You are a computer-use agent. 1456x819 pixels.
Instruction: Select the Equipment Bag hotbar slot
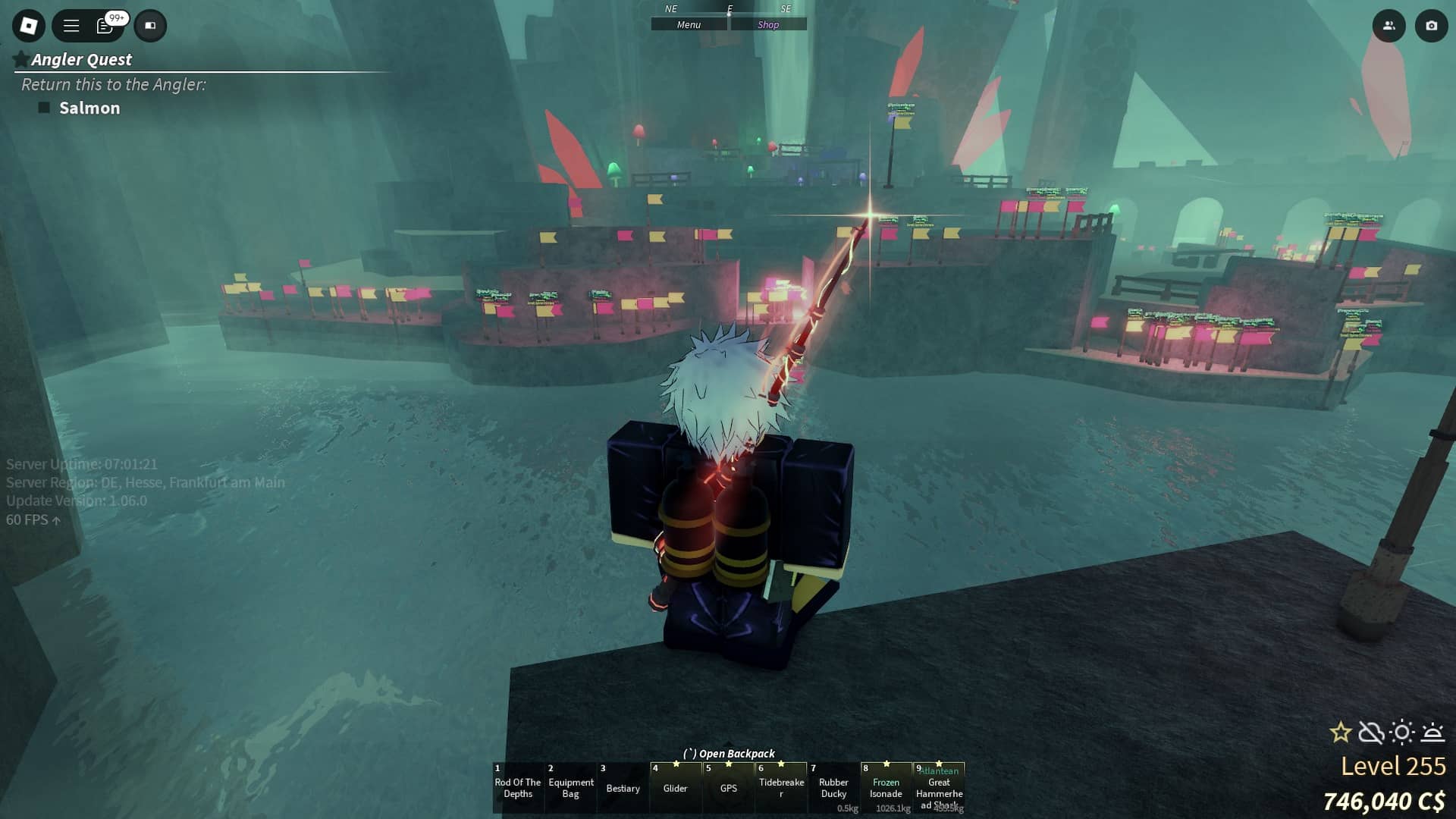pyautogui.click(x=570, y=788)
